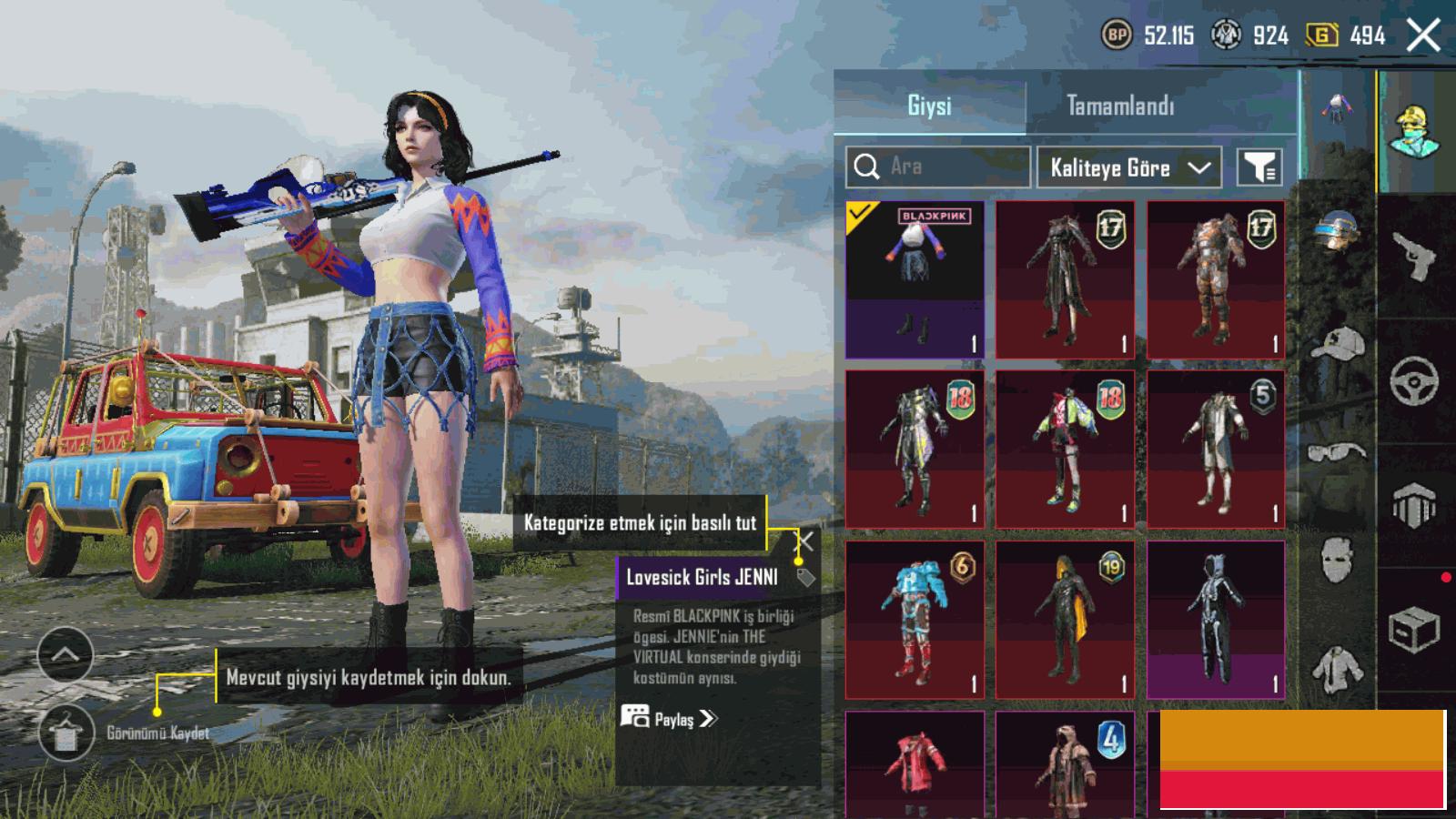Click the Ara search field
Image resolution: width=1456 pixels, height=819 pixels.
938,167
